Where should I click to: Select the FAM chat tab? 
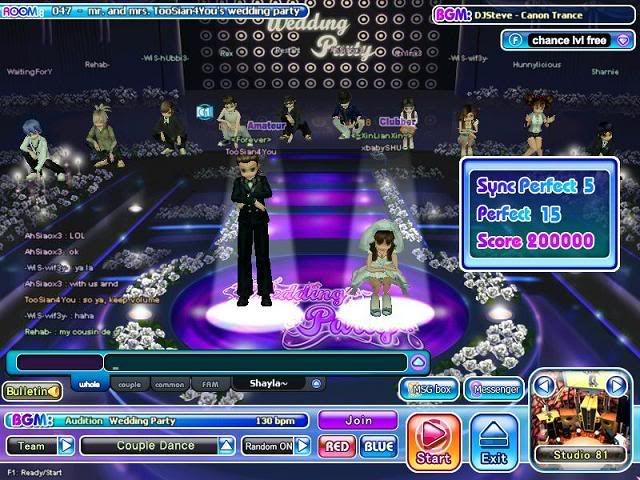pos(210,383)
